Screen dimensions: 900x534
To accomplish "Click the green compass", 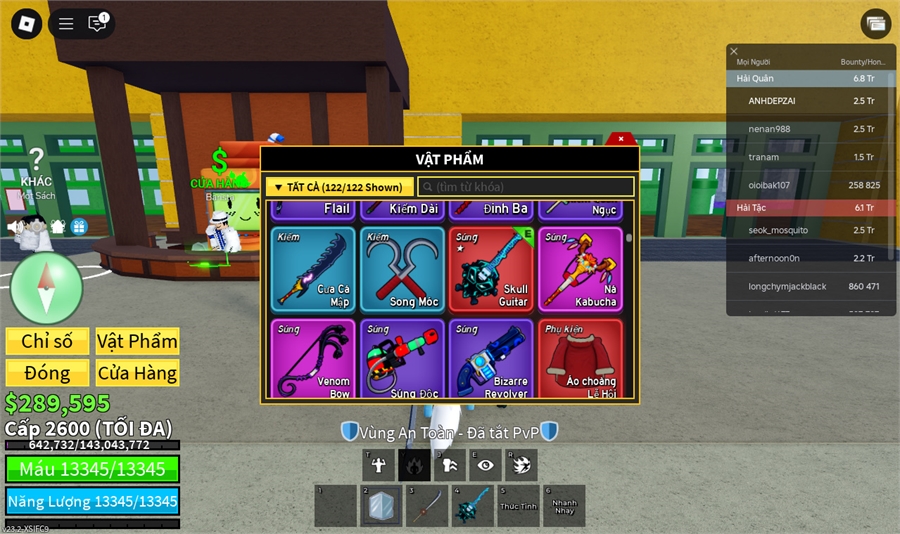I will [x=46, y=288].
